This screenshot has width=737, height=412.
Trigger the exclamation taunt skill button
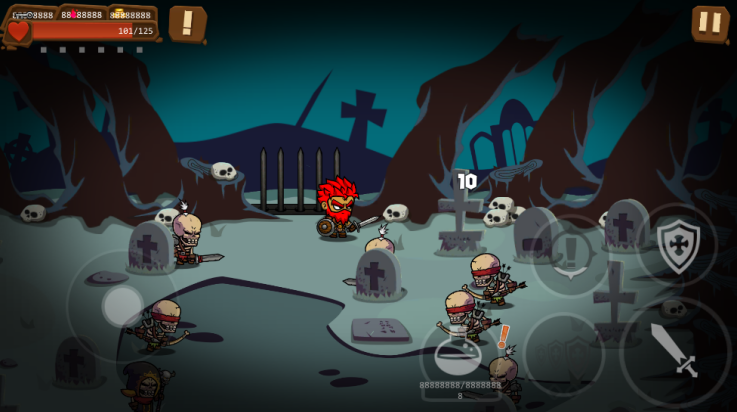[571, 255]
